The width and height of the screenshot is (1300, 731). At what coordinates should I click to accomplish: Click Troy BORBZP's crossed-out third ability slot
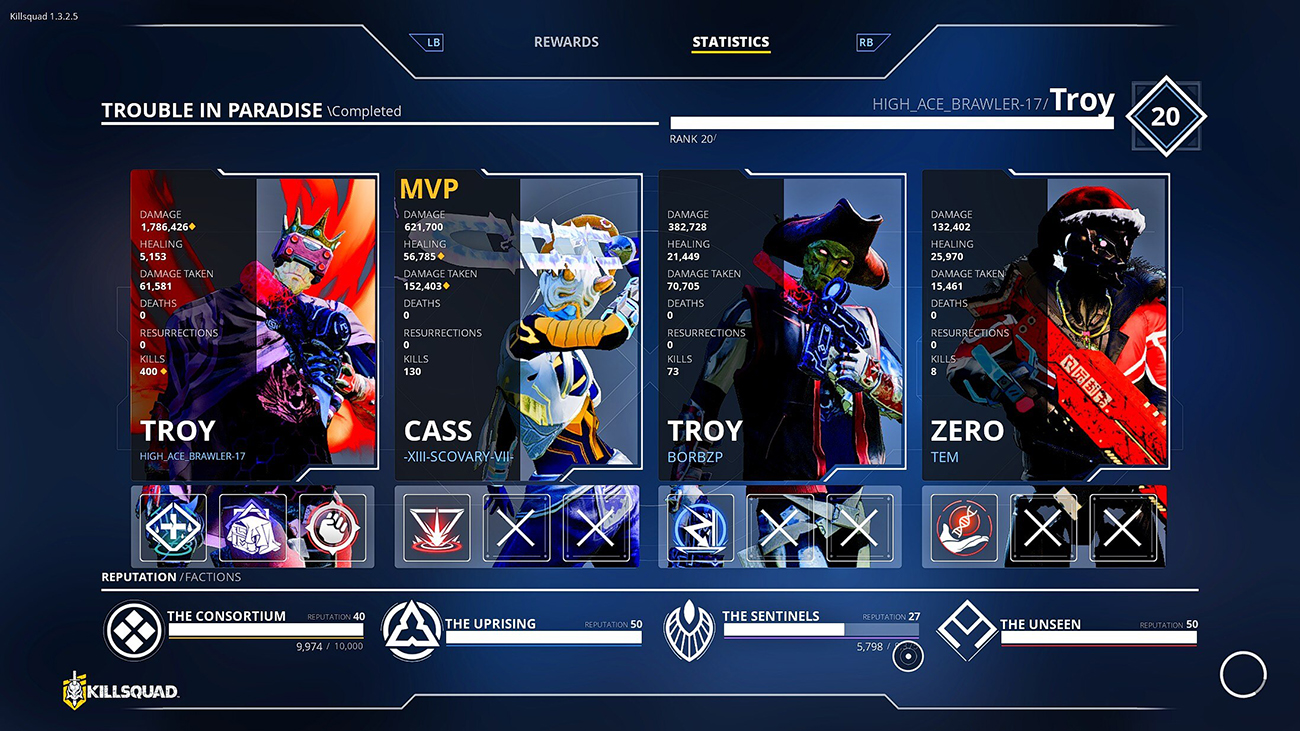click(x=857, y=525)
